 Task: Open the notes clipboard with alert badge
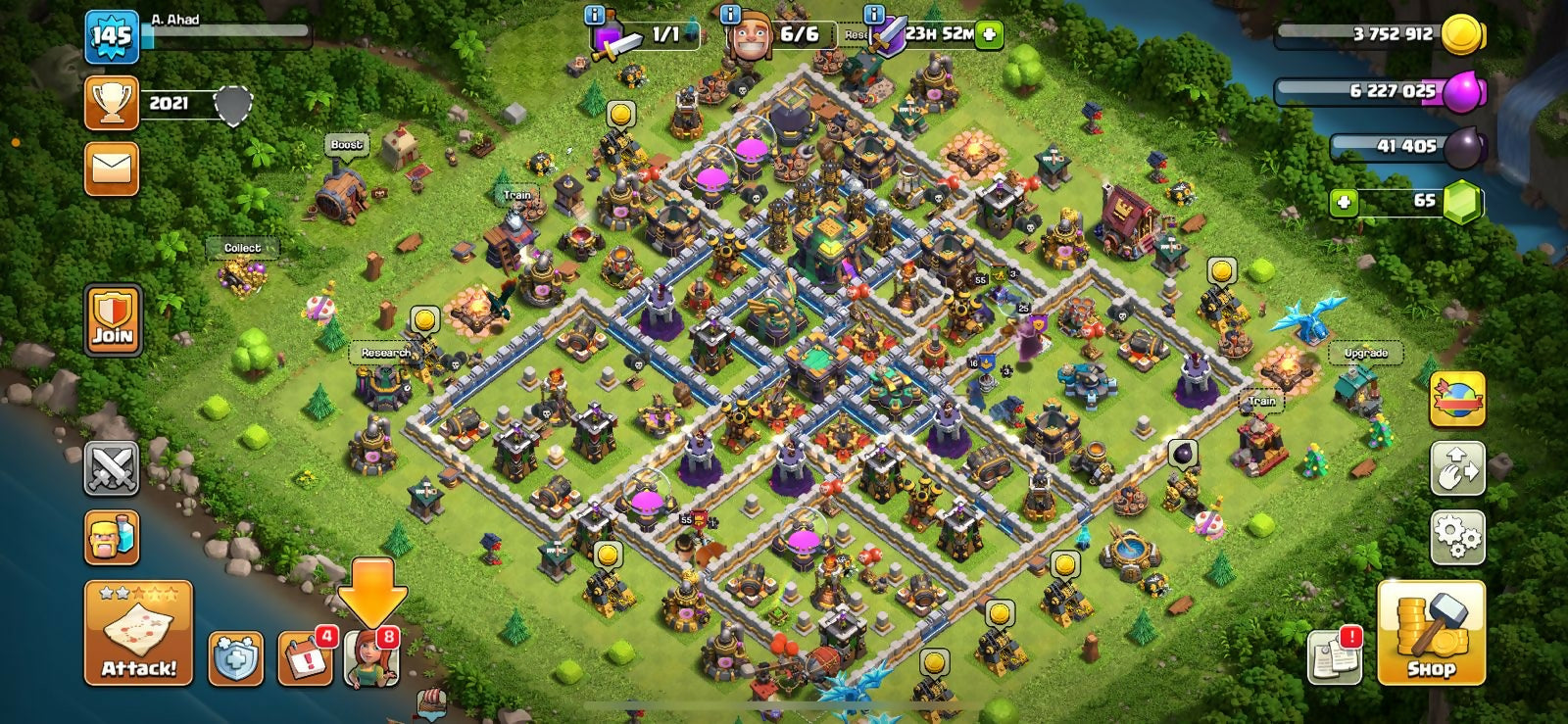coord(1335,657)
